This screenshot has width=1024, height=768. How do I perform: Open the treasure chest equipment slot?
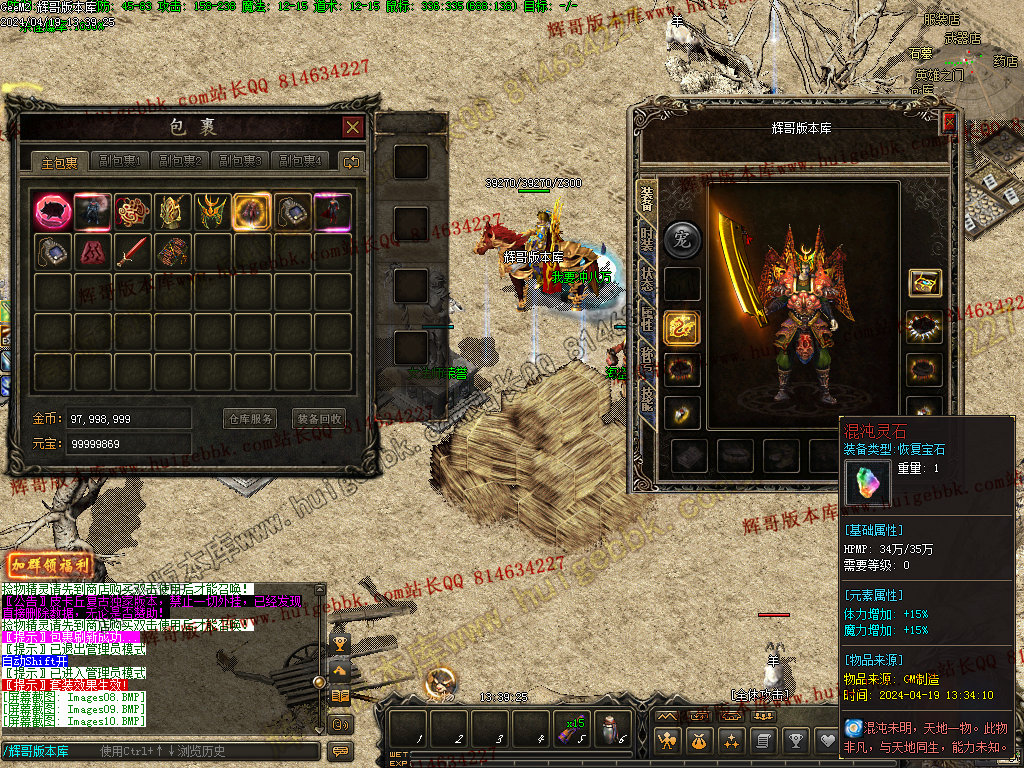pyautogui.click(x=925, y=283)
